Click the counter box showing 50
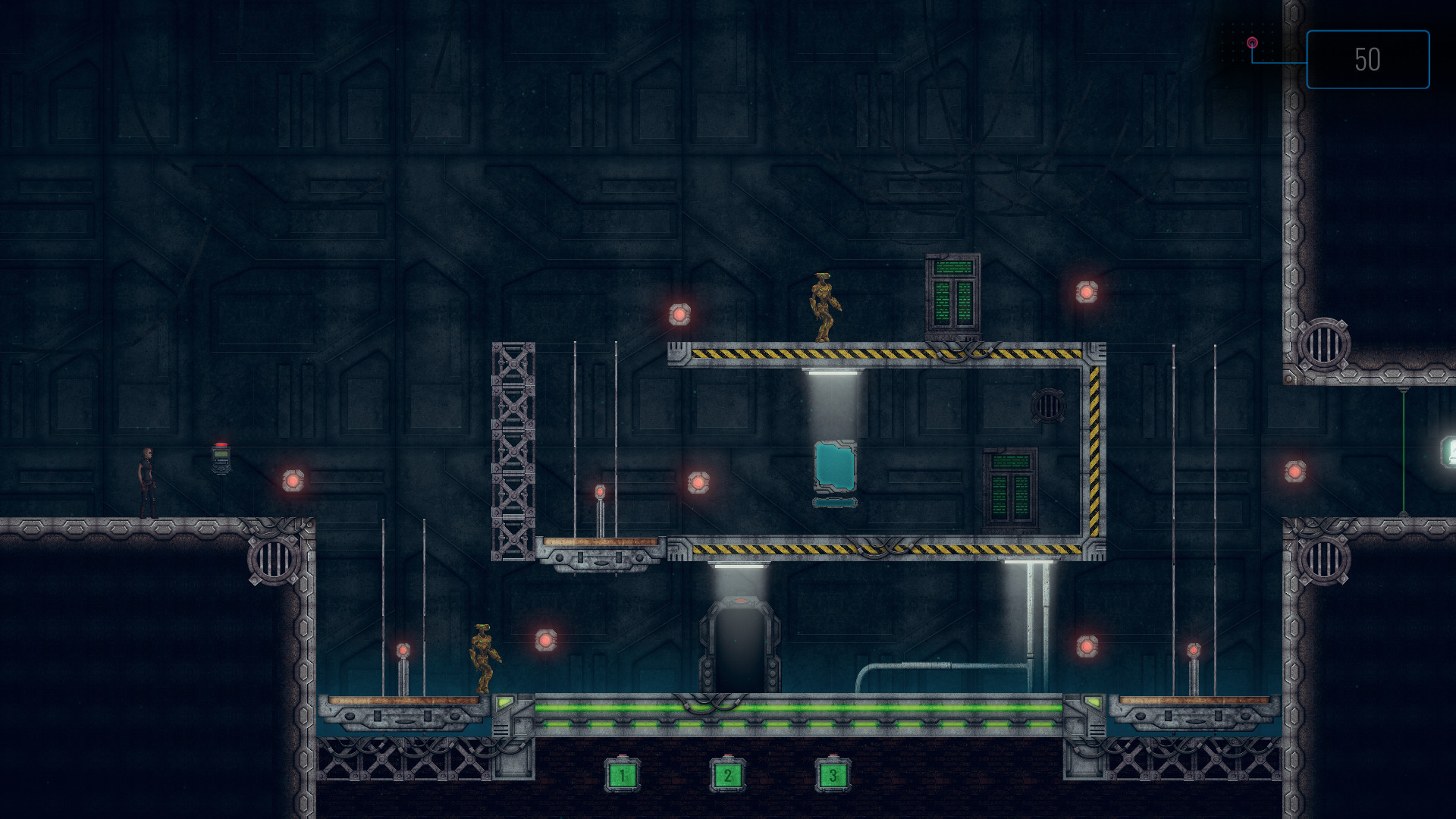This screenshot has width=1456, height=819. pyautogui.click(x=1367, y=61)
